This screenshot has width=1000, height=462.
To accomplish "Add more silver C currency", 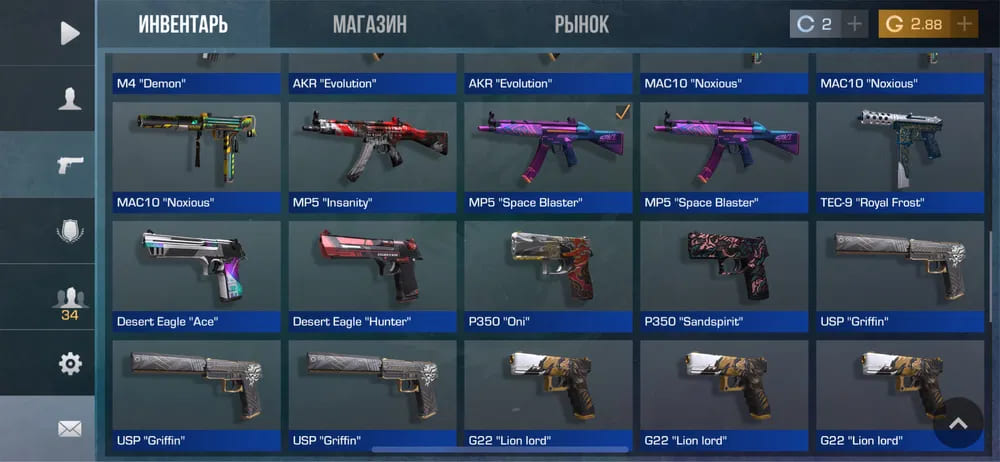I will click(x=854, y=24).
